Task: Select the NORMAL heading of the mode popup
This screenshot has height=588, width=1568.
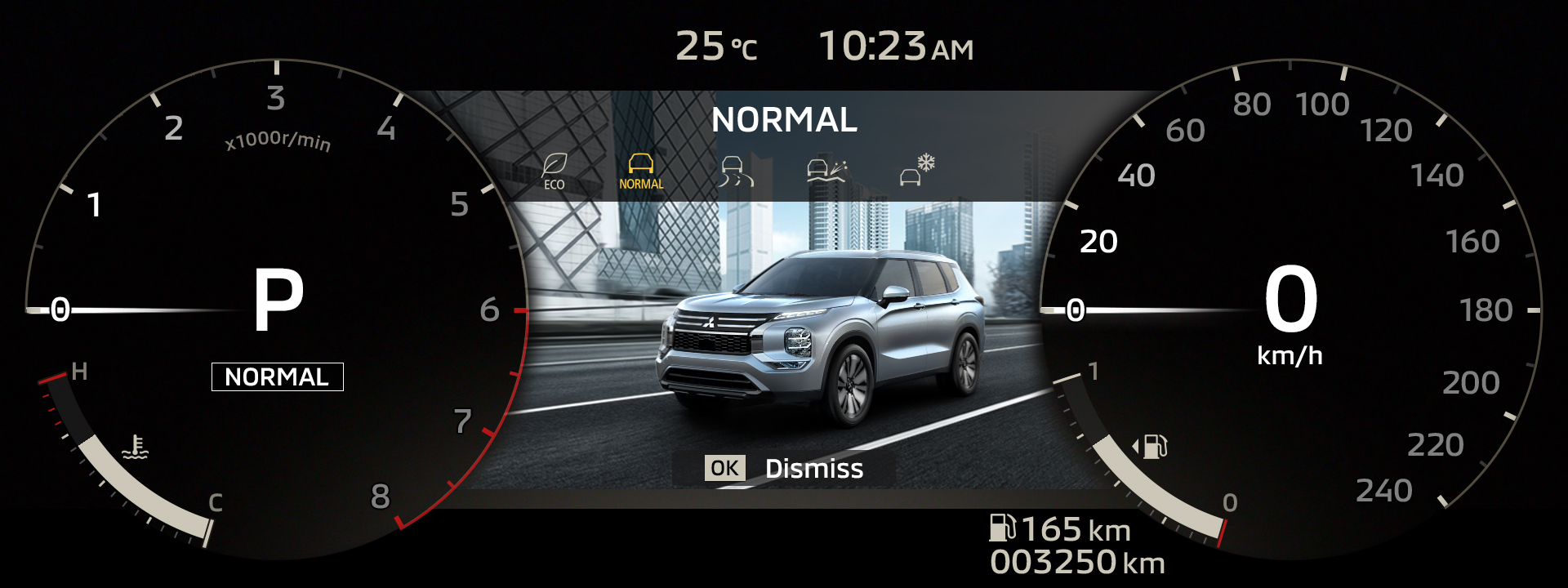Action: tap(784, 120)
